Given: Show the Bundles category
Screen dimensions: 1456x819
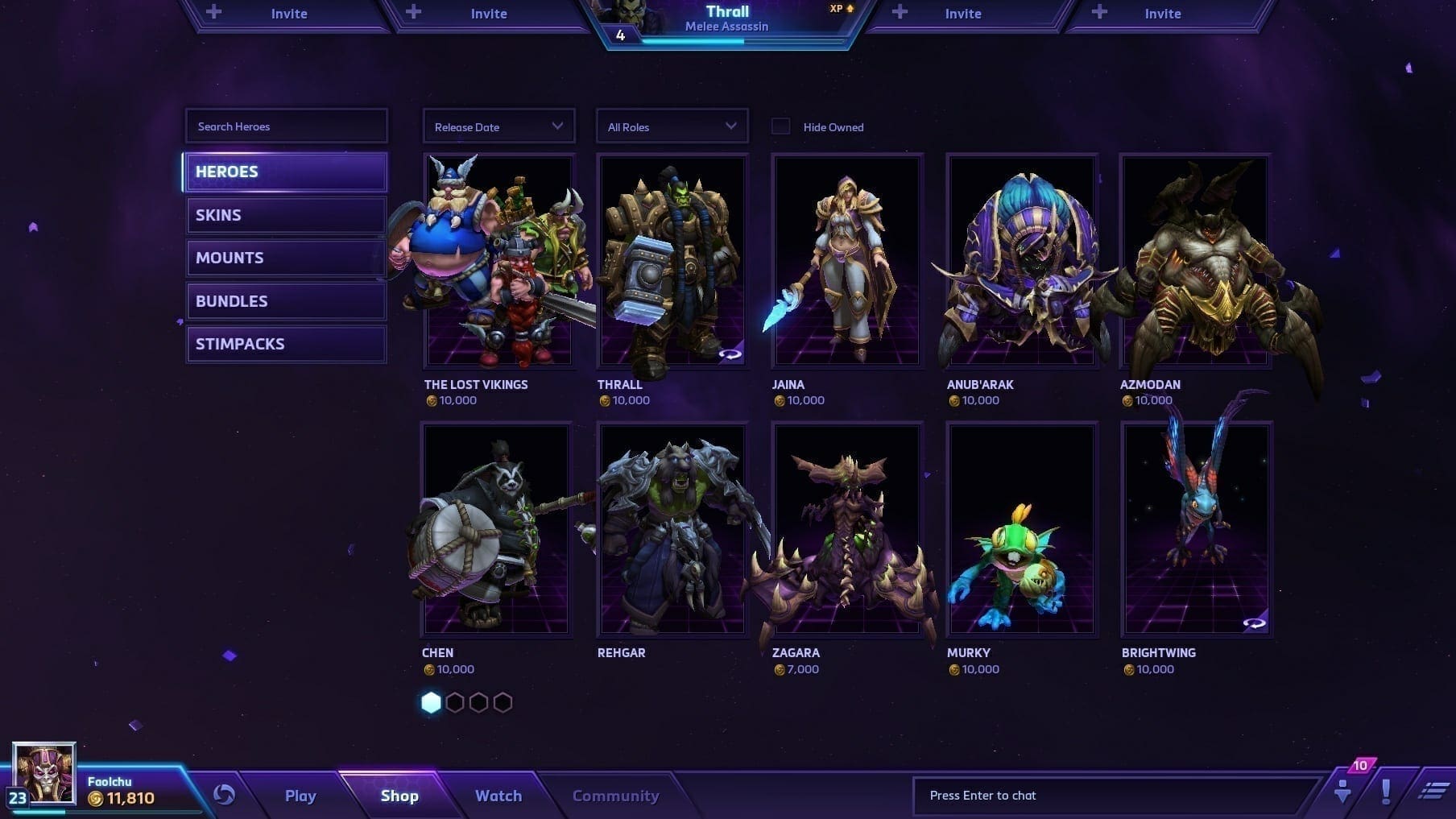Looking at the screenshot, I should [286, 301].
